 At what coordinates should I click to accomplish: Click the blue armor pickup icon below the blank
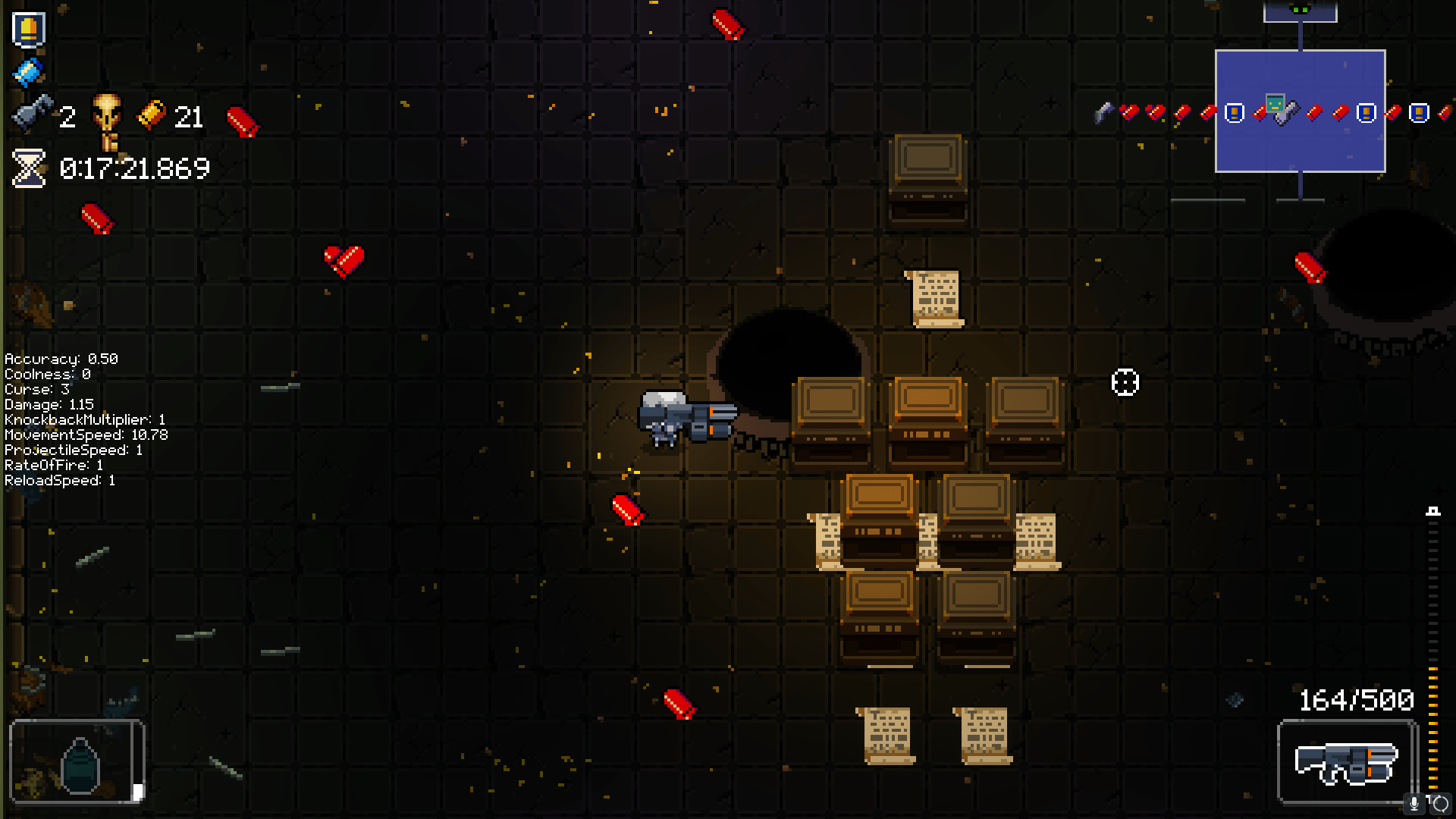point(27,71)
